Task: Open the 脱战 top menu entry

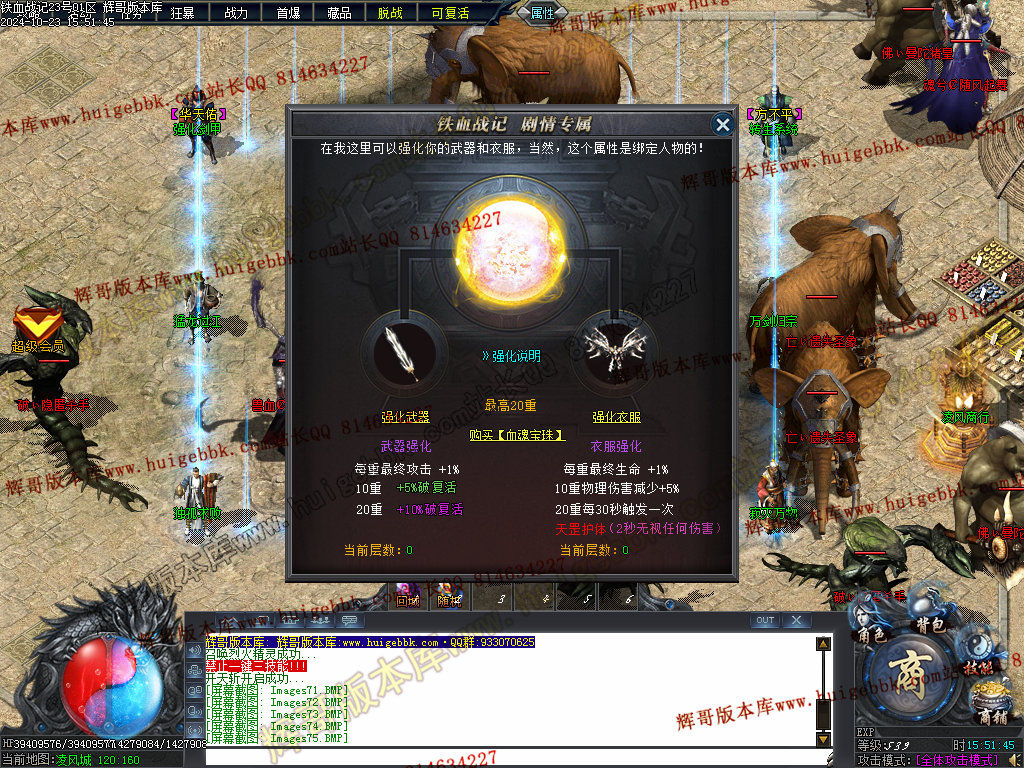Action: pyautogui.click(x=390, y=13)
